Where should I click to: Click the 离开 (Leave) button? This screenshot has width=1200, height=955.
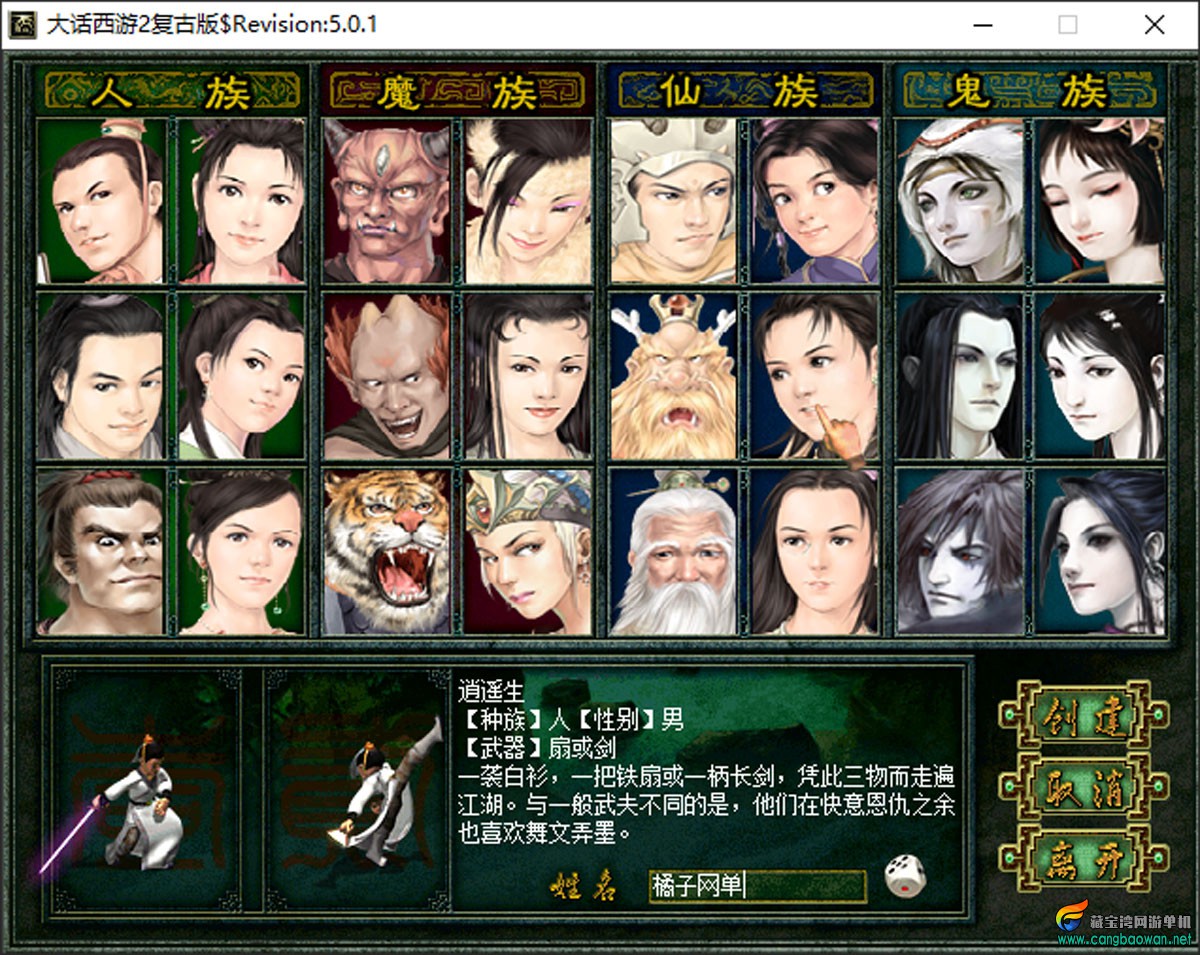coord(1083,857)
